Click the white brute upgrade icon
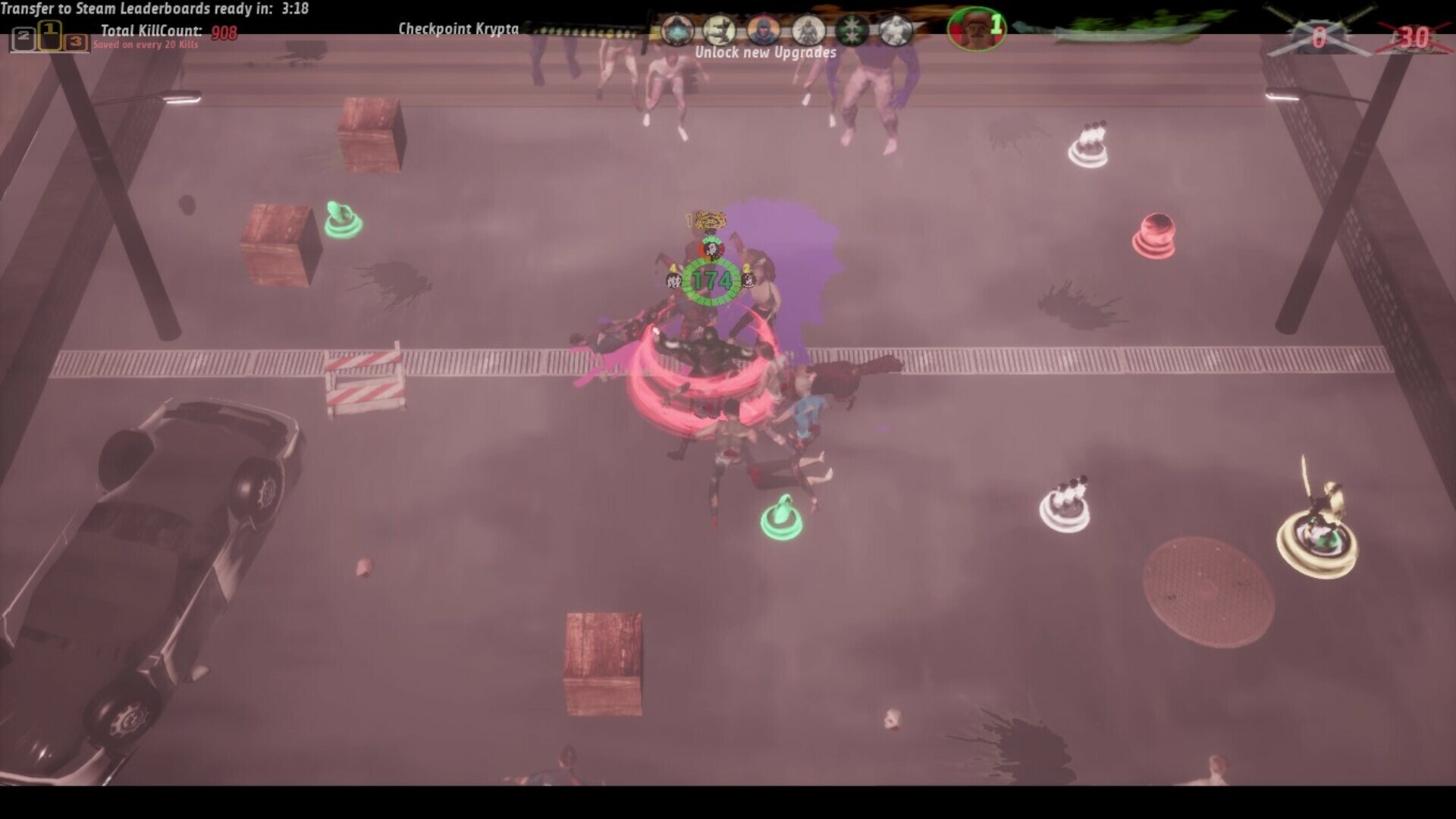1456x819 pixels. pyautogui.click(x=897, y=30)
